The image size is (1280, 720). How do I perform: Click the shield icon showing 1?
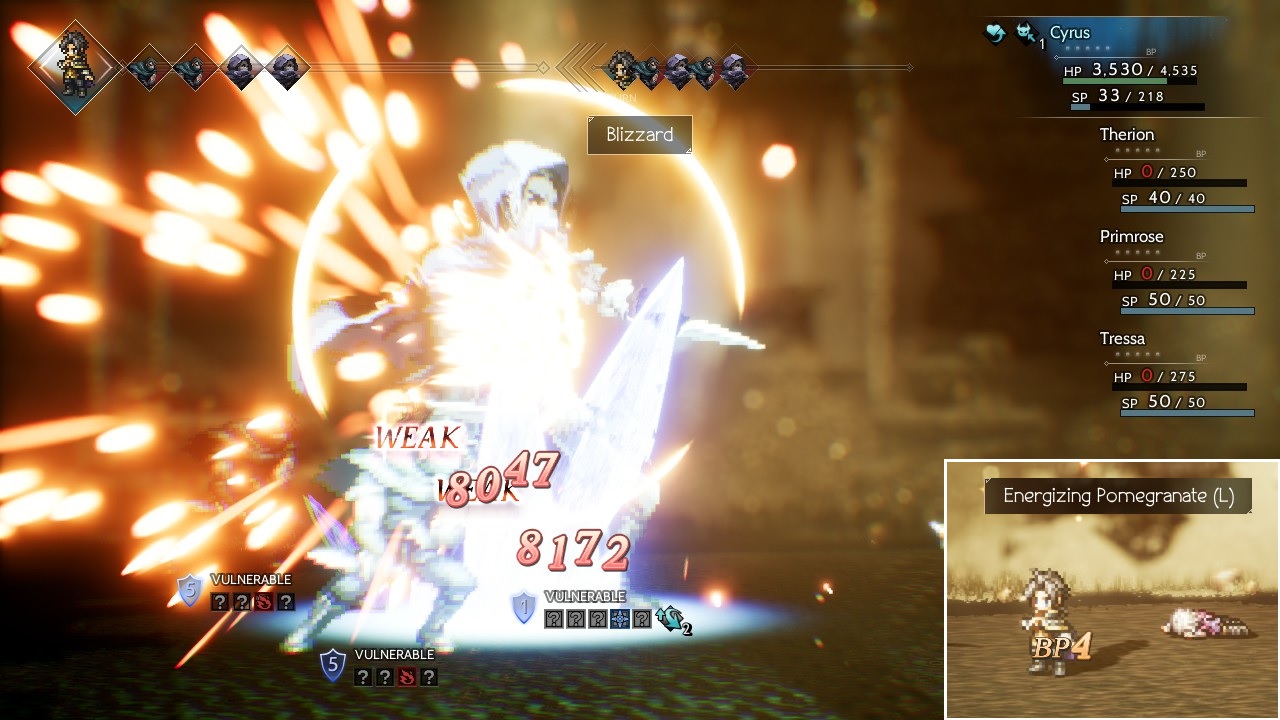coord(523,607)
